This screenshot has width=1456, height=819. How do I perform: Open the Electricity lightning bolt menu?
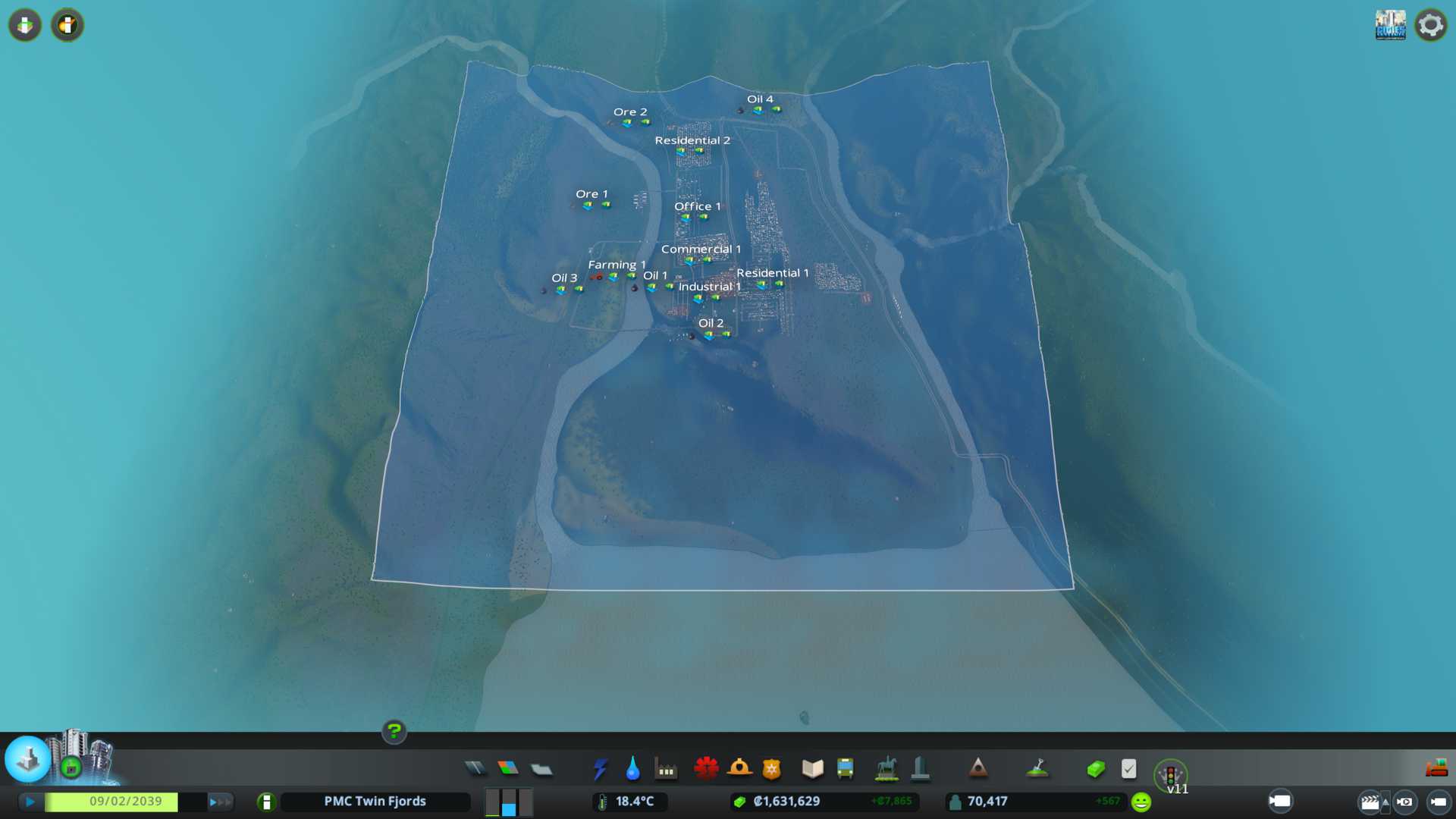click(x=600, y=769)
